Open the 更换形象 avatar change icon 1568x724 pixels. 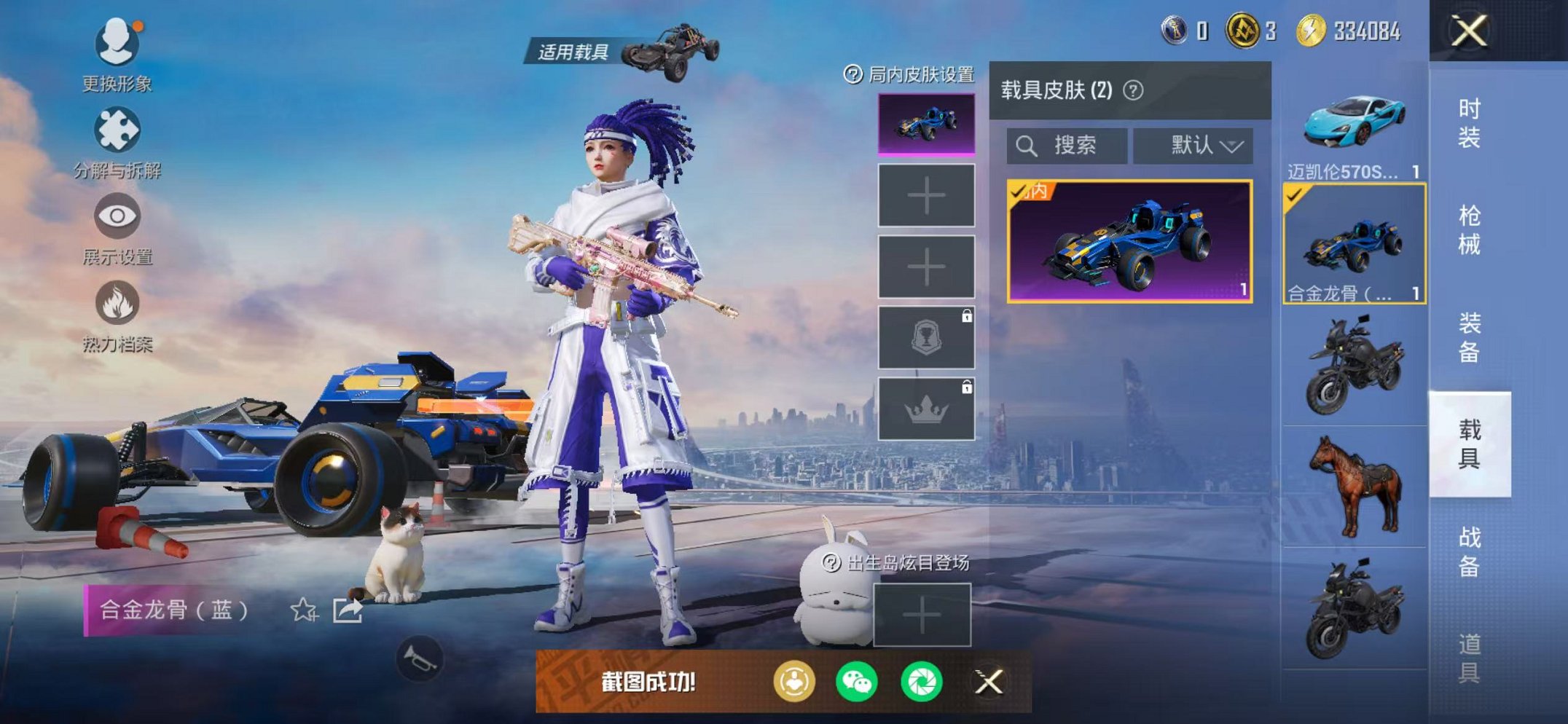pos(117,45)
